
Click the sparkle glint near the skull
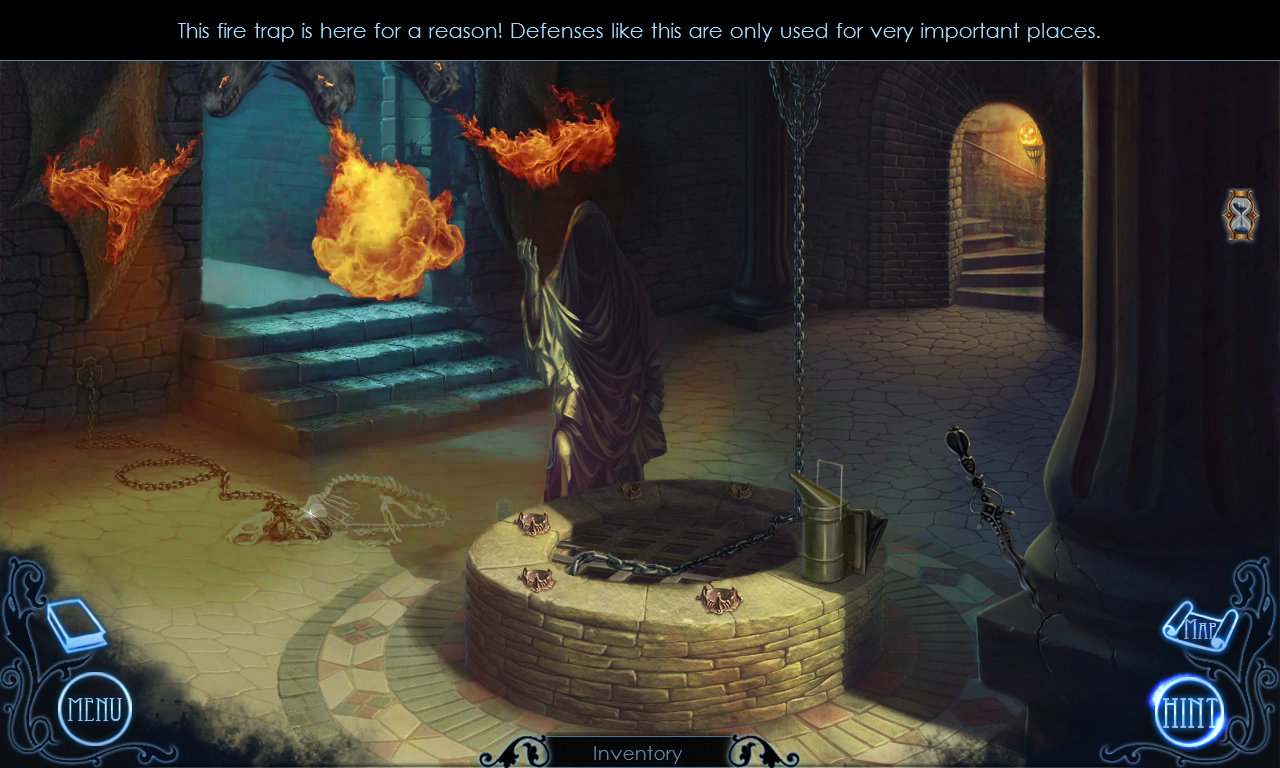310,513
